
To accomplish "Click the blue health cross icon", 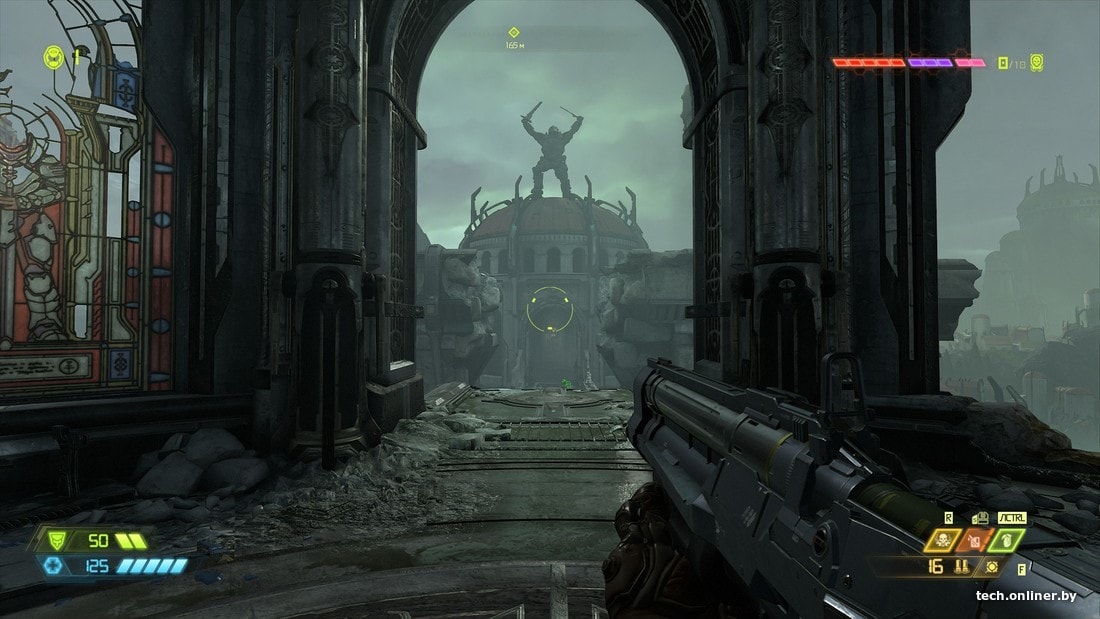I will [x=52, y=566].
